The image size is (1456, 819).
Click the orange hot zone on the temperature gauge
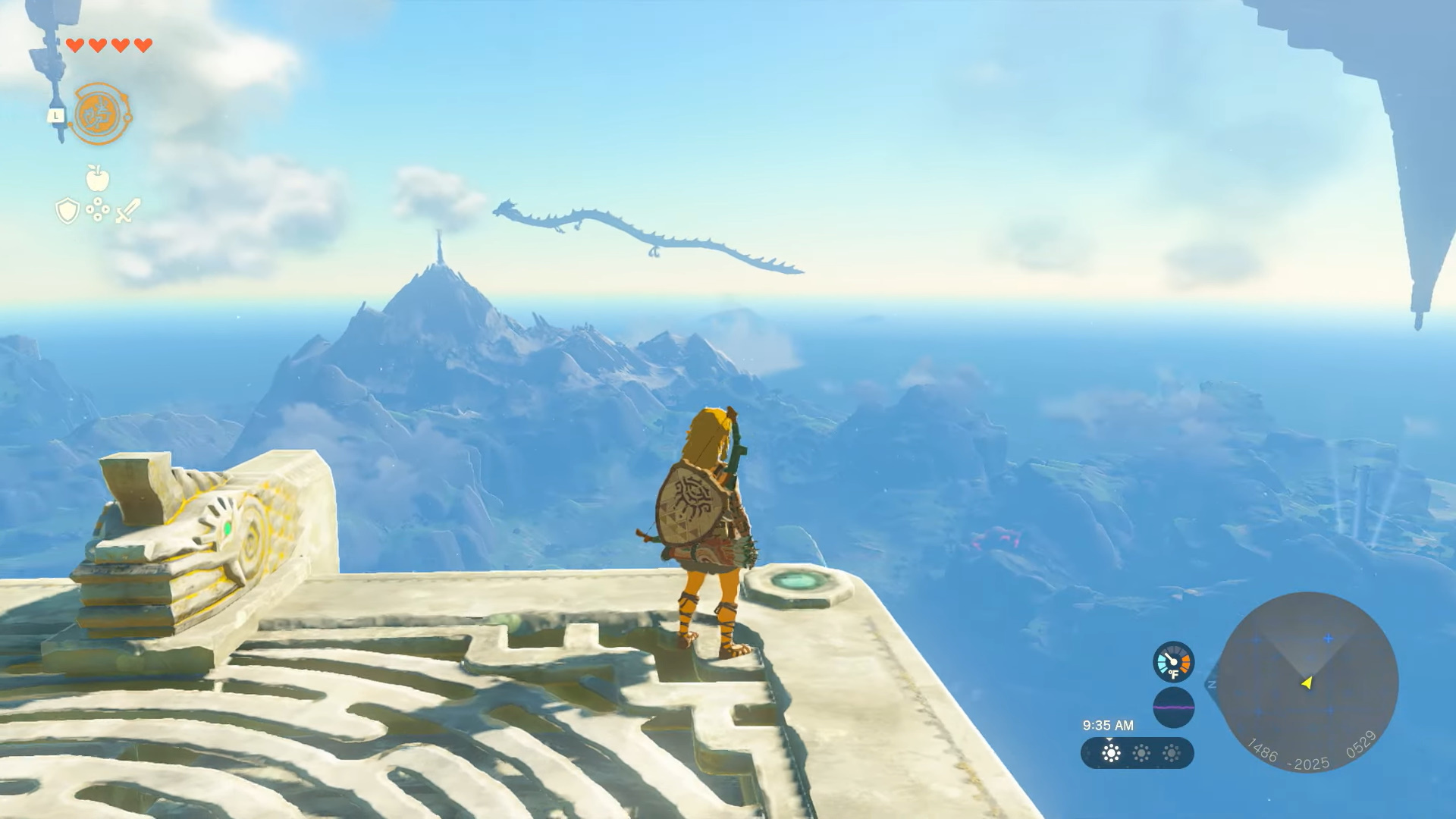coord(1186,662)
